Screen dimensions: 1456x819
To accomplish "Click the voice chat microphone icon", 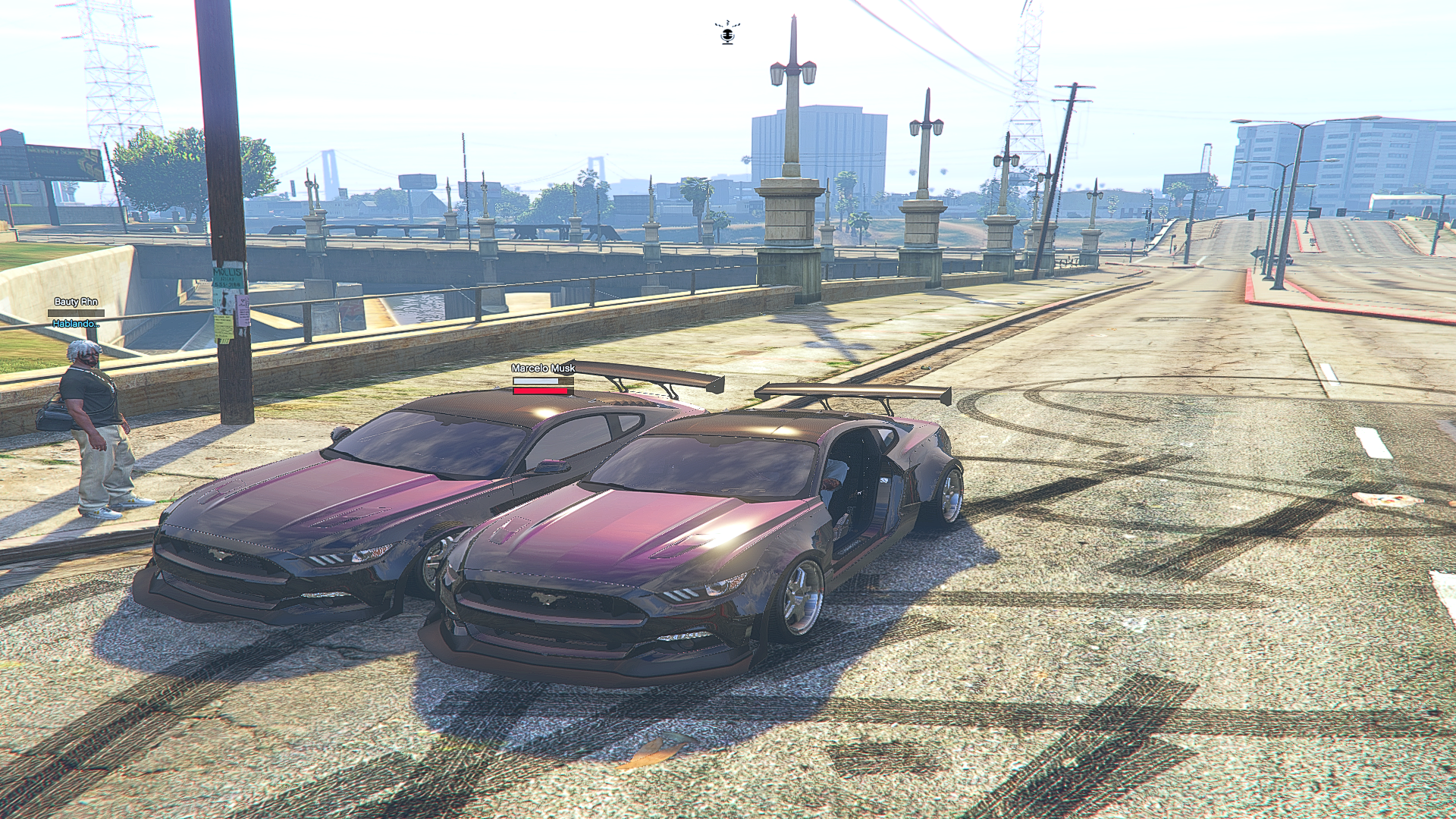I will tap(727, 33).
